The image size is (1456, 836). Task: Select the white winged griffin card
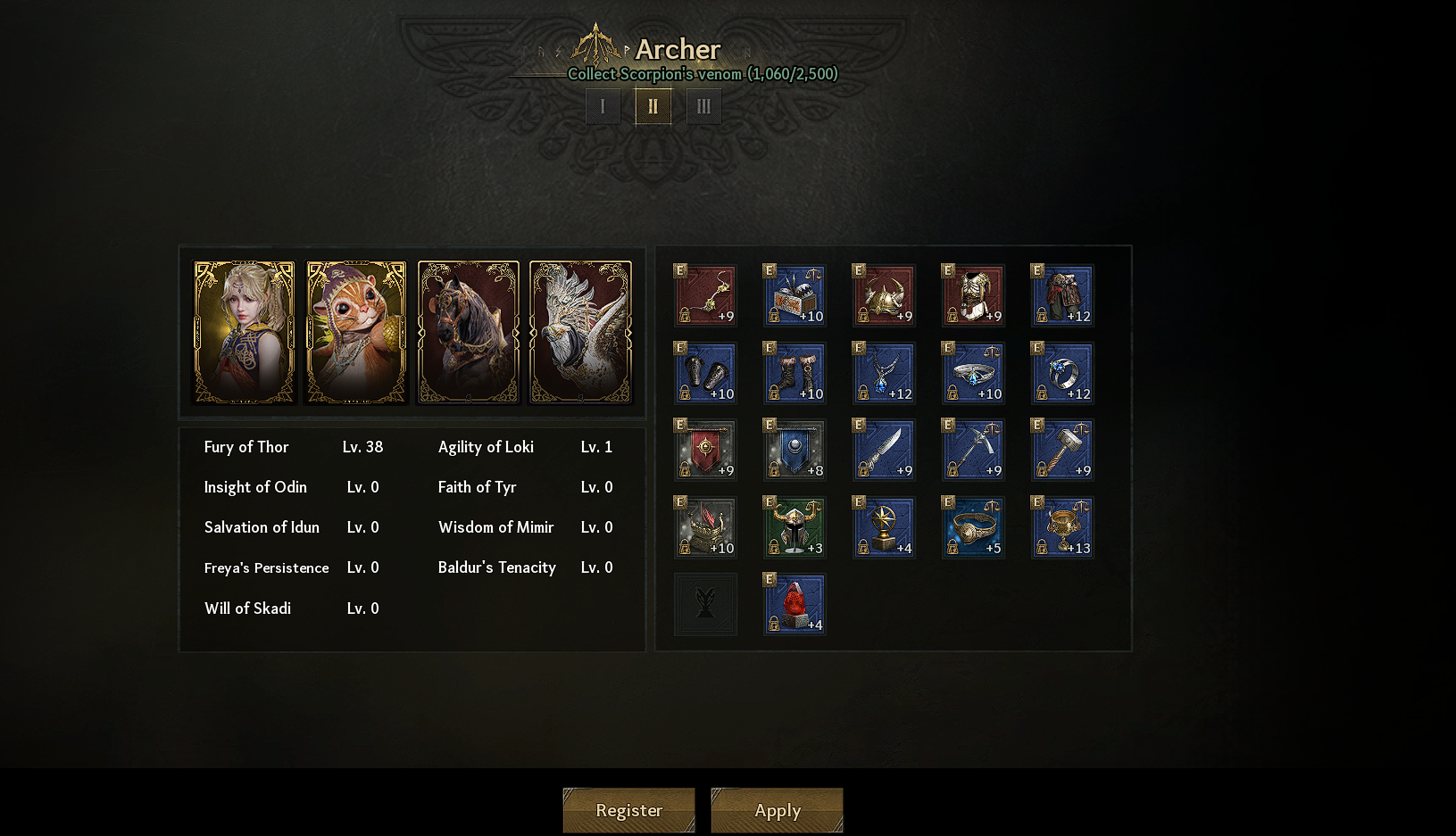580,332
